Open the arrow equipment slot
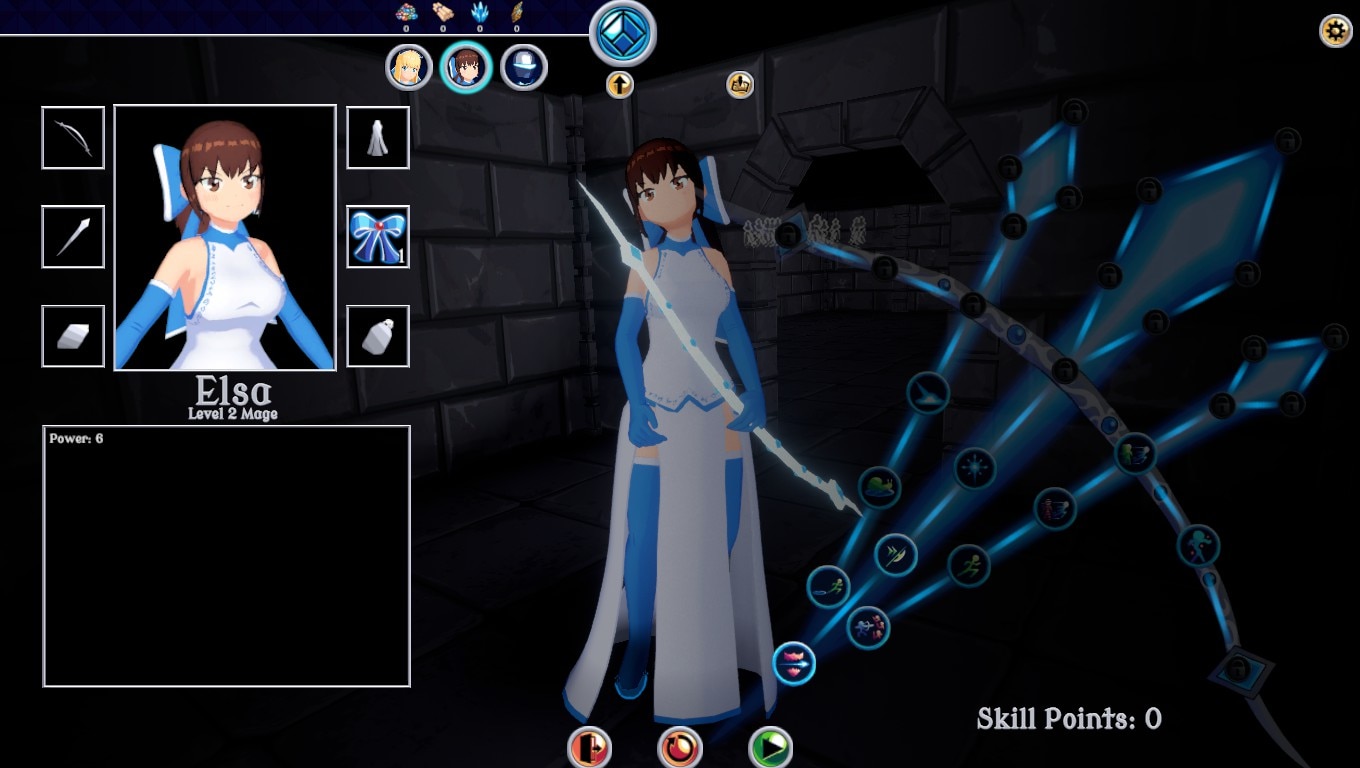Image resolution: width=1360 pixels, height=768 pixels. (x=73, y=237)
